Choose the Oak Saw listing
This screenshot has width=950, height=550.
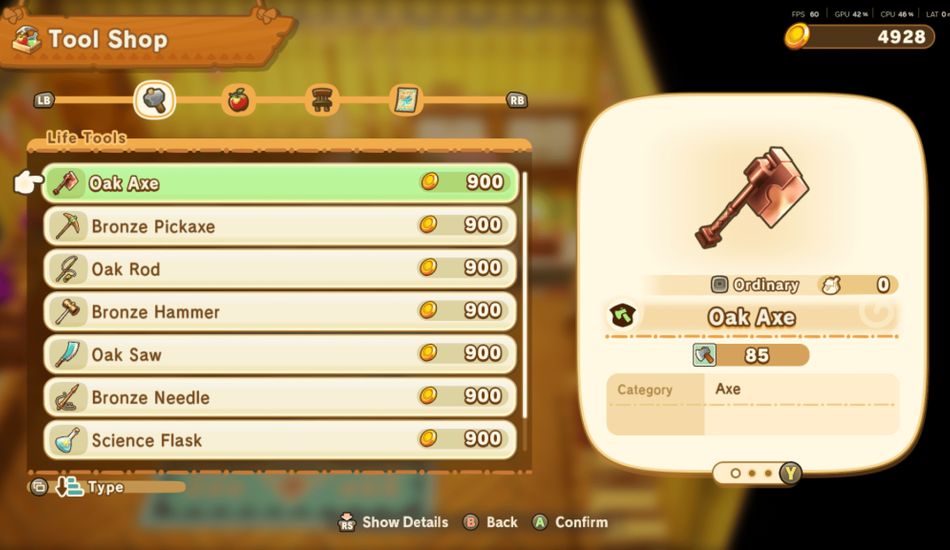(x=280, y=354)
